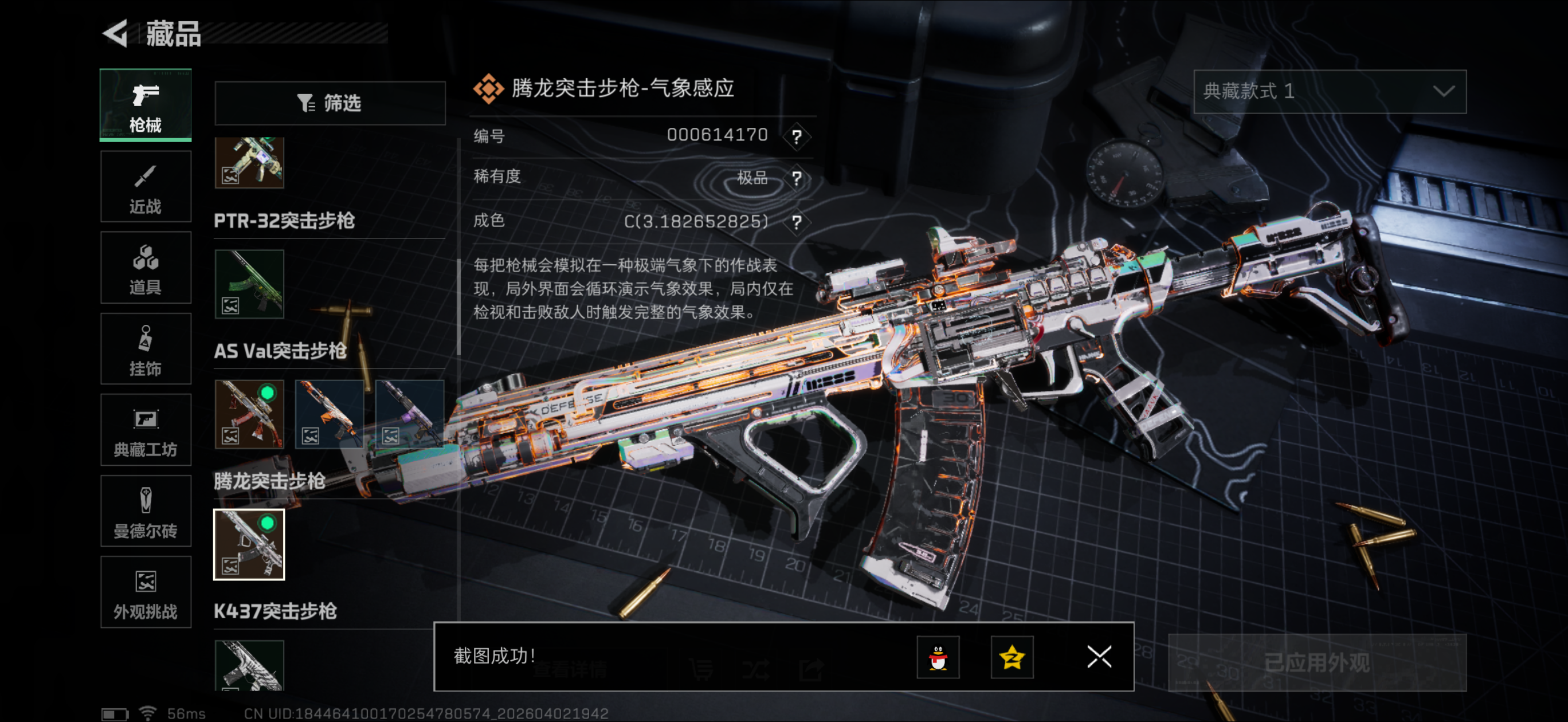Open the 典藏工坊 workshop tab
Image resolution: width=1568 pixels, height=722 pixels.
(x=146, y=430)
